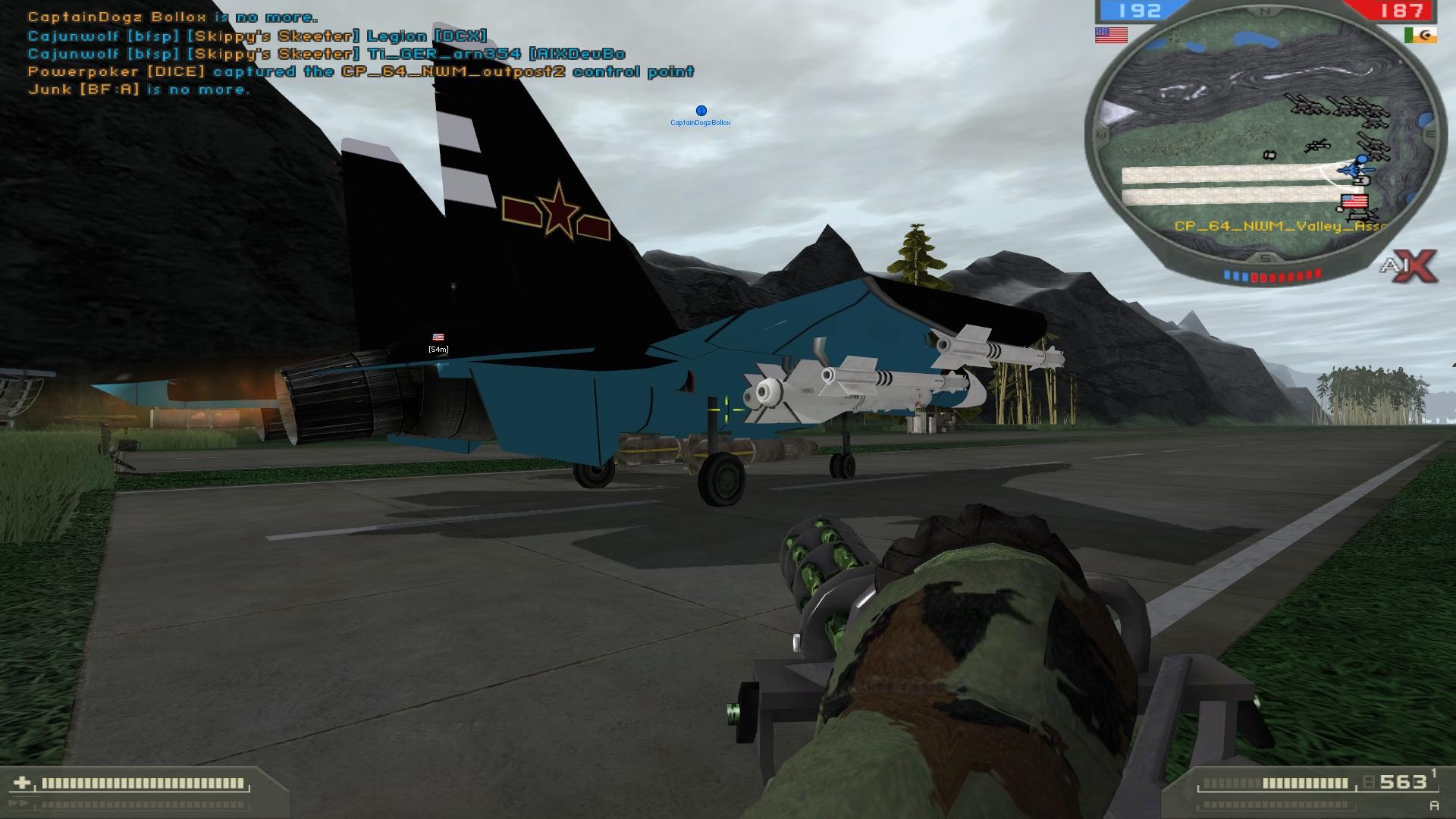This screenshot has height=819, width=1456.
Task: Click the sprint double-arrow icon
Action: pos(19,802)
